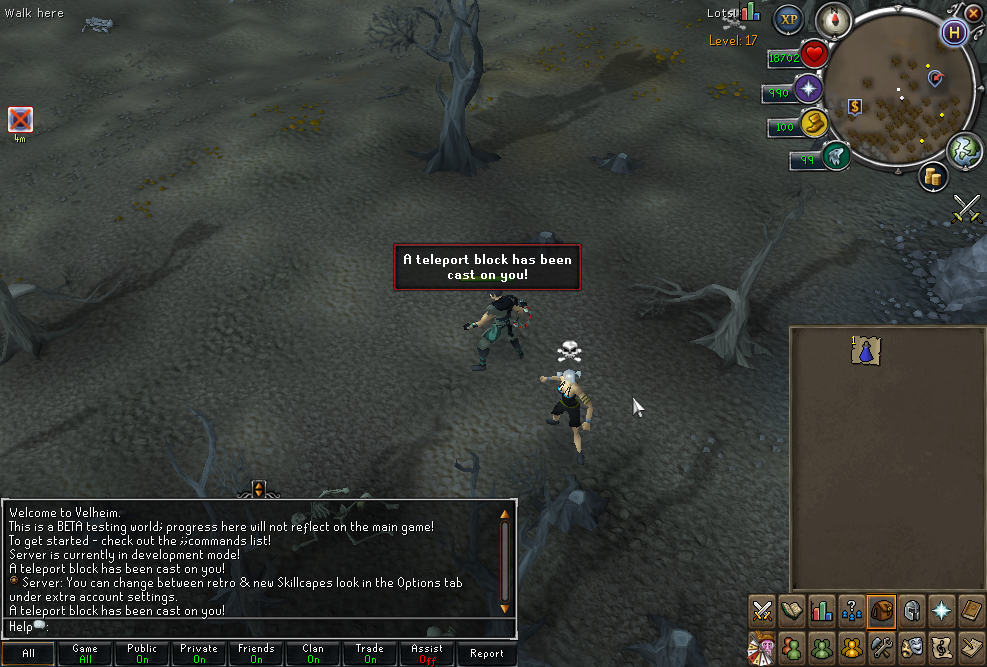
Task: Click the compass to face north
Action: point(833,19)
